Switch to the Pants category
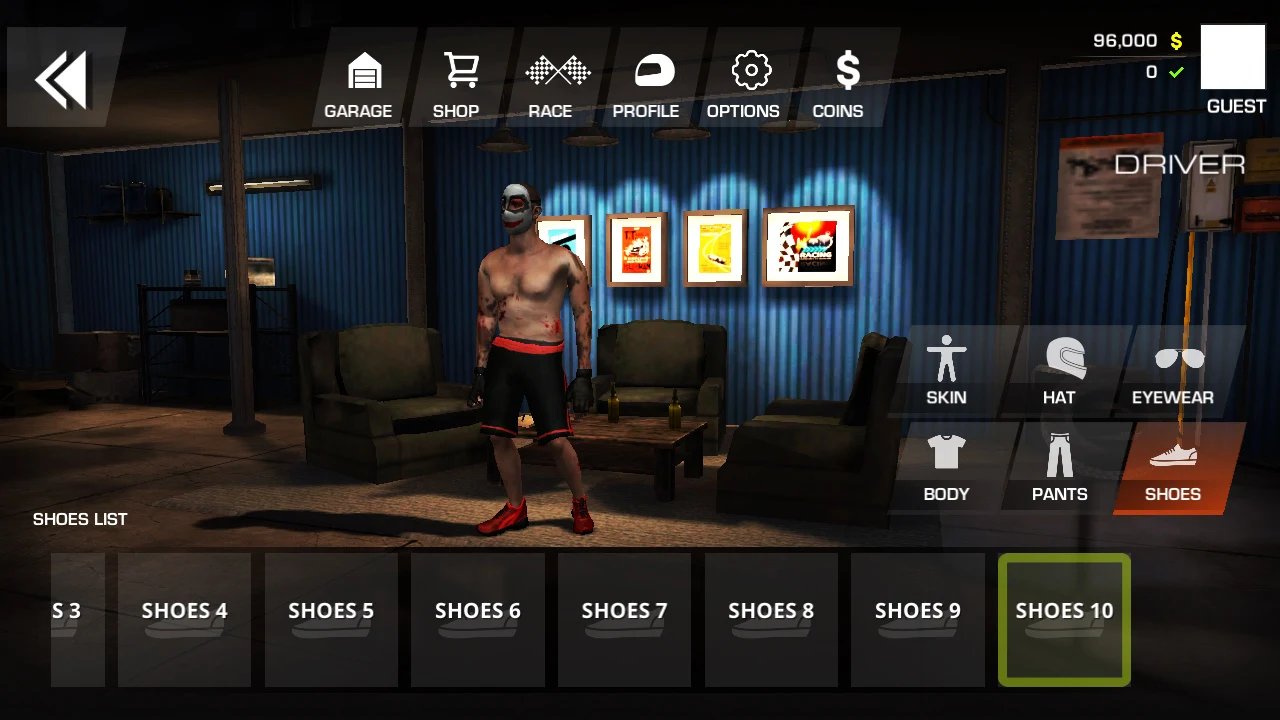 click(x=1060, y=468)
